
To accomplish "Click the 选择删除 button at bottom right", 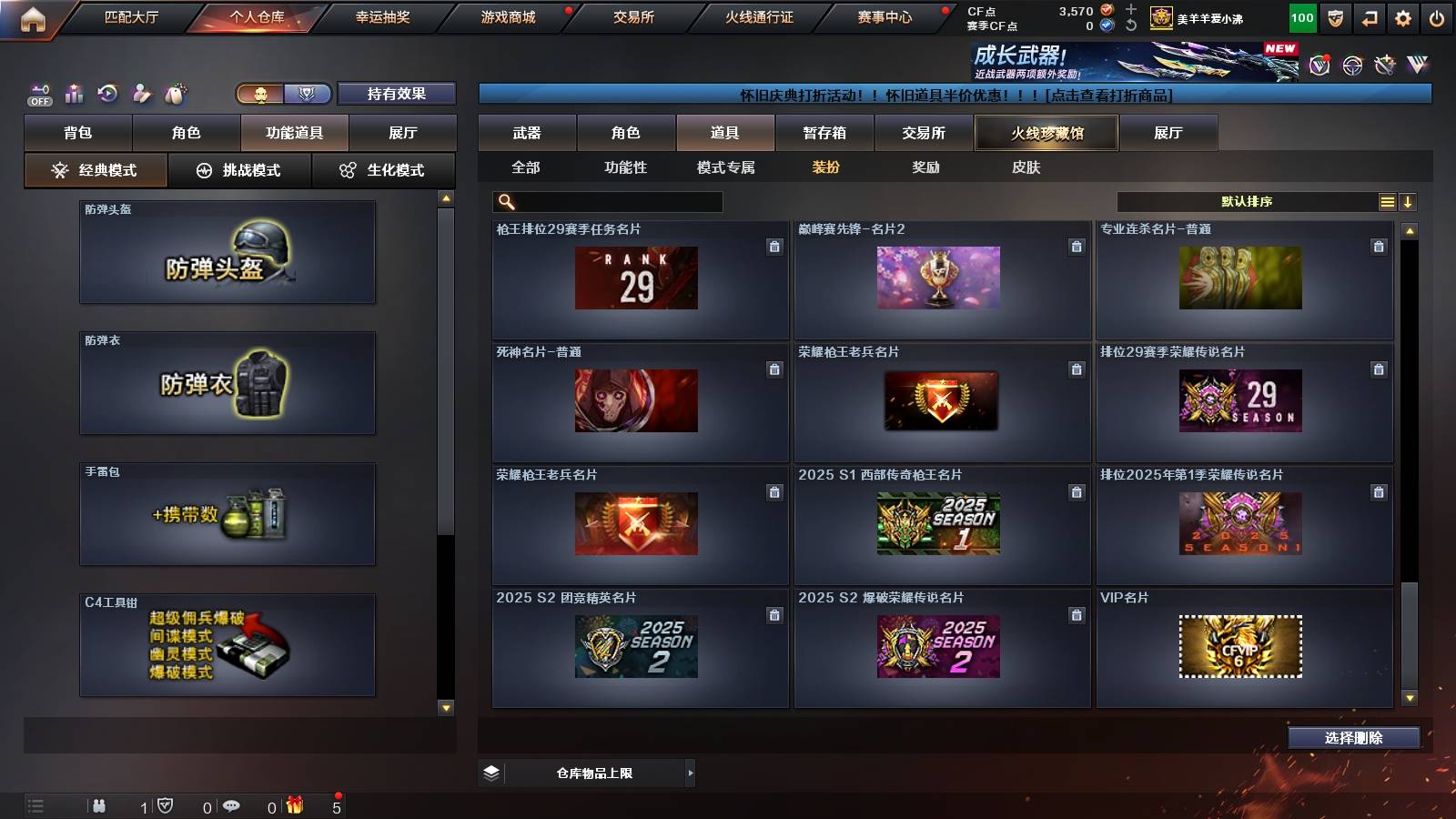I will [x=1354, y=738].
